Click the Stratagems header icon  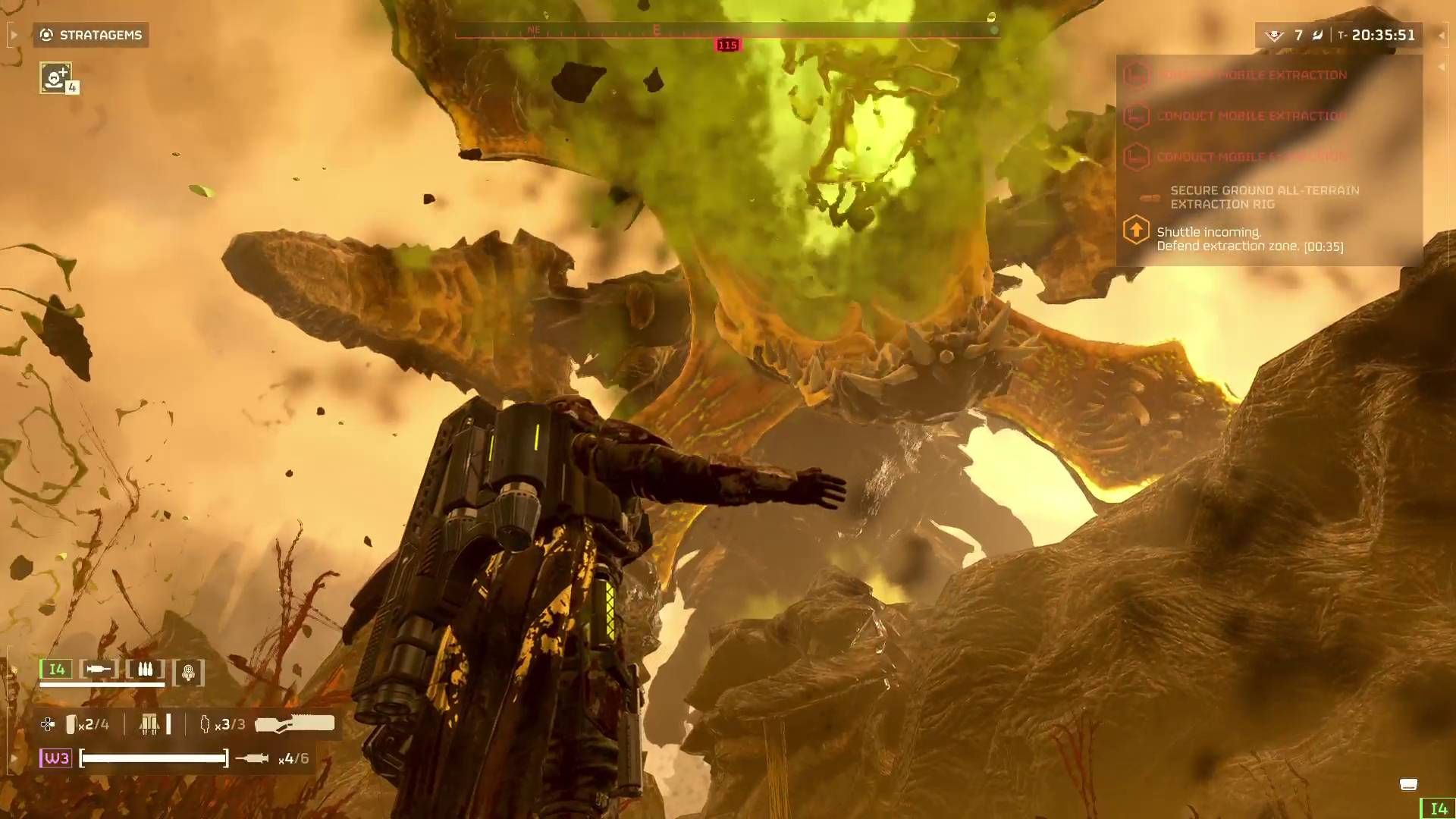[45, 34]
